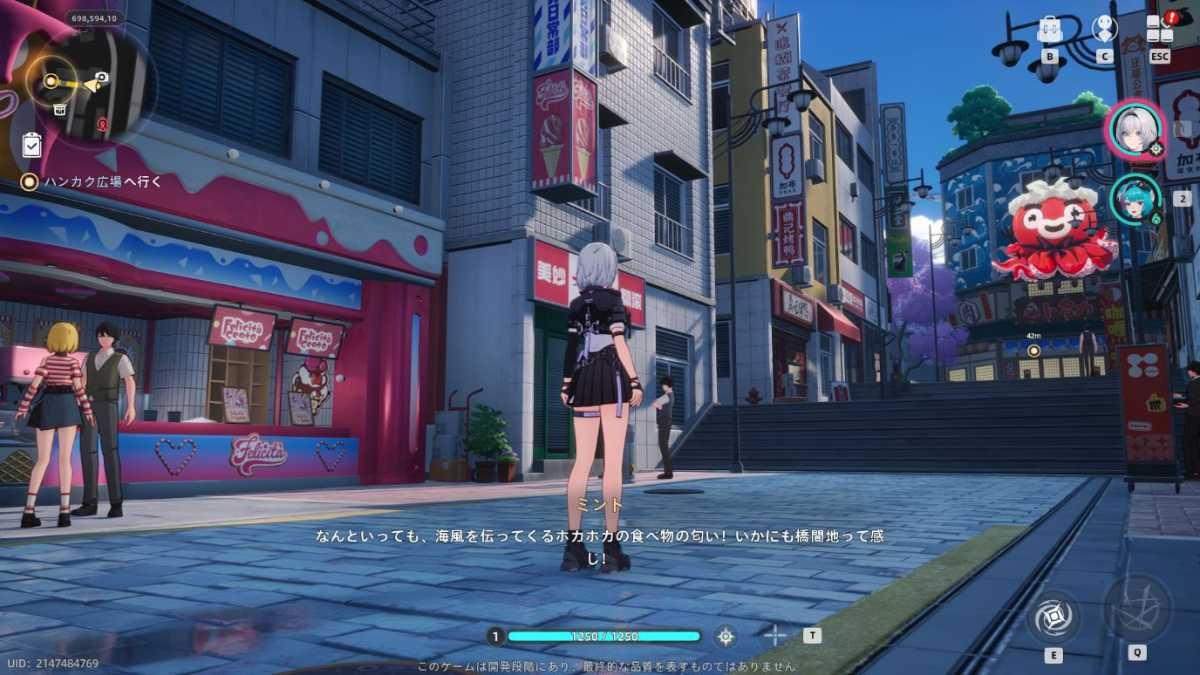
Task: Open the backpack inventory icon
Action: (x=1049, y=29)
